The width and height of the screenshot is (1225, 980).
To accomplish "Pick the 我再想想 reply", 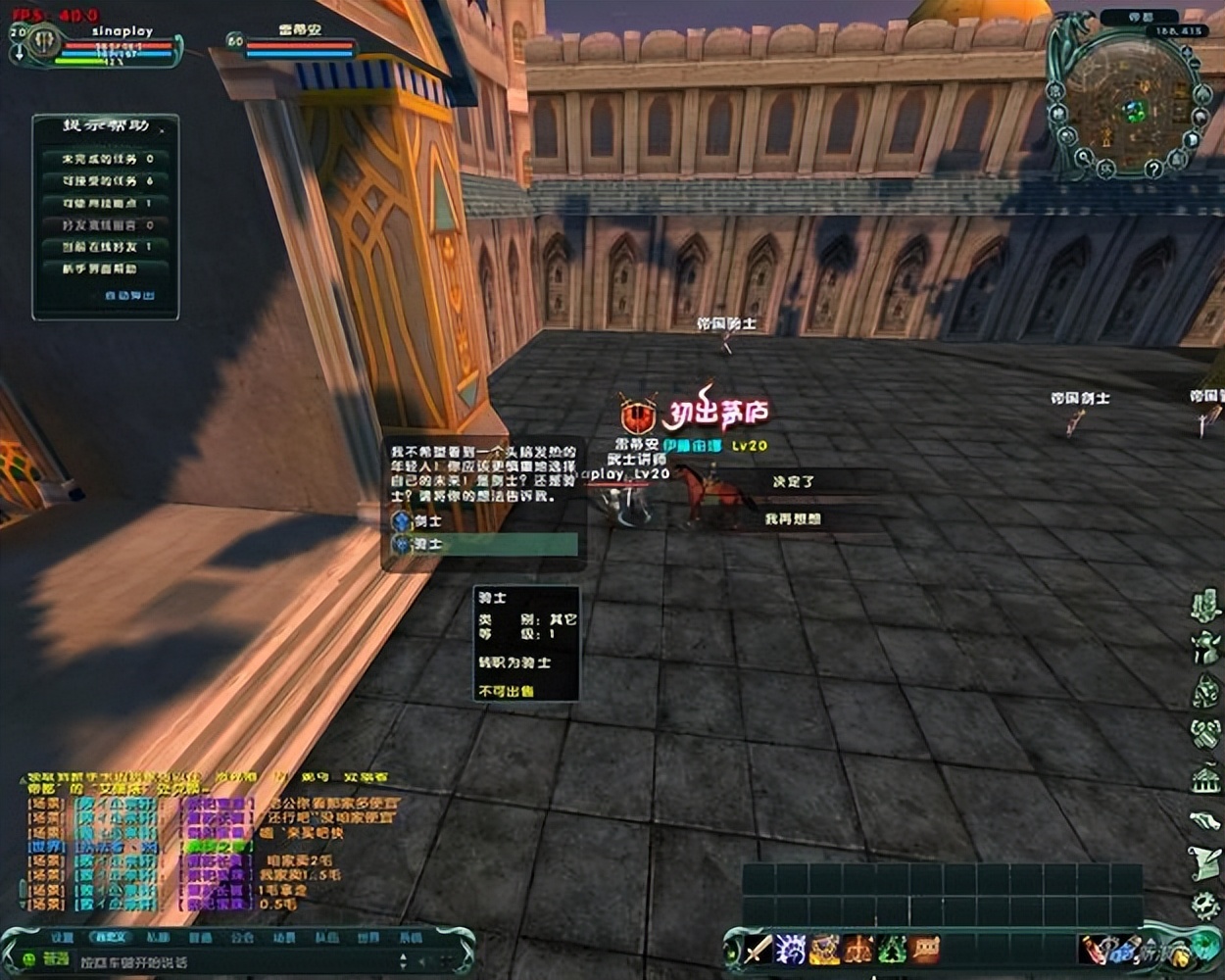I will click(793, 518).
